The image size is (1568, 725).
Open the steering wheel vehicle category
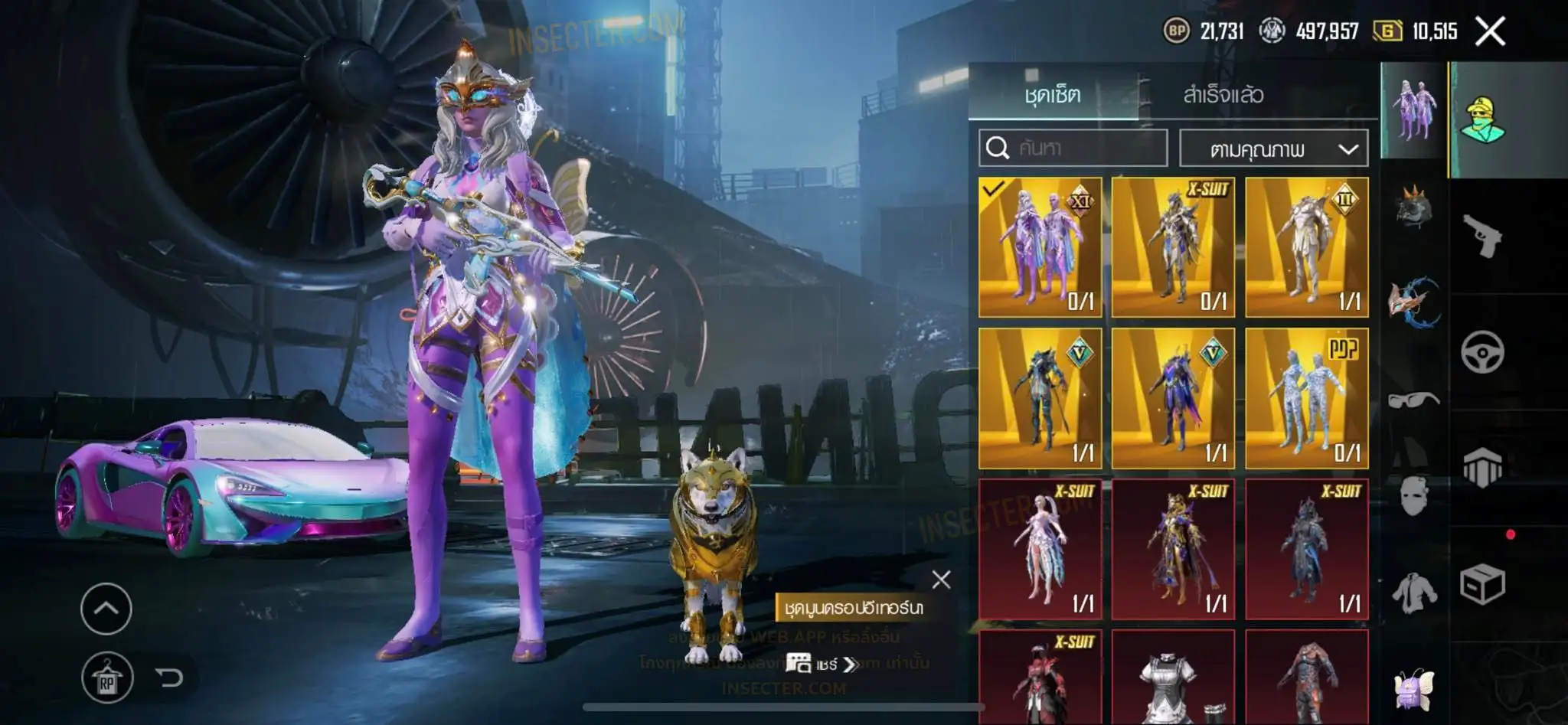[1483, 352]
